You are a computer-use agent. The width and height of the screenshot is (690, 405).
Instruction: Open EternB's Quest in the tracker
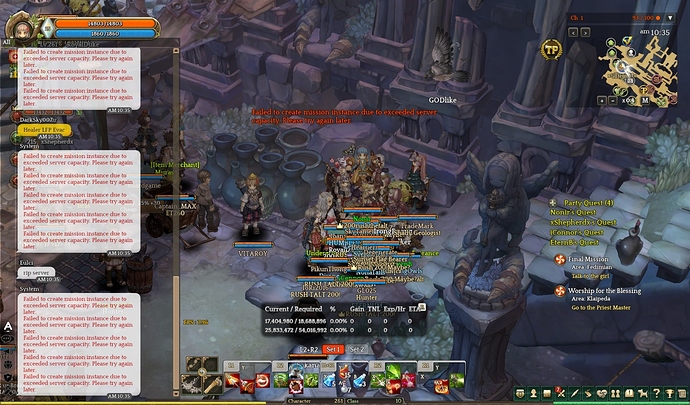click(x=575, y=242)
